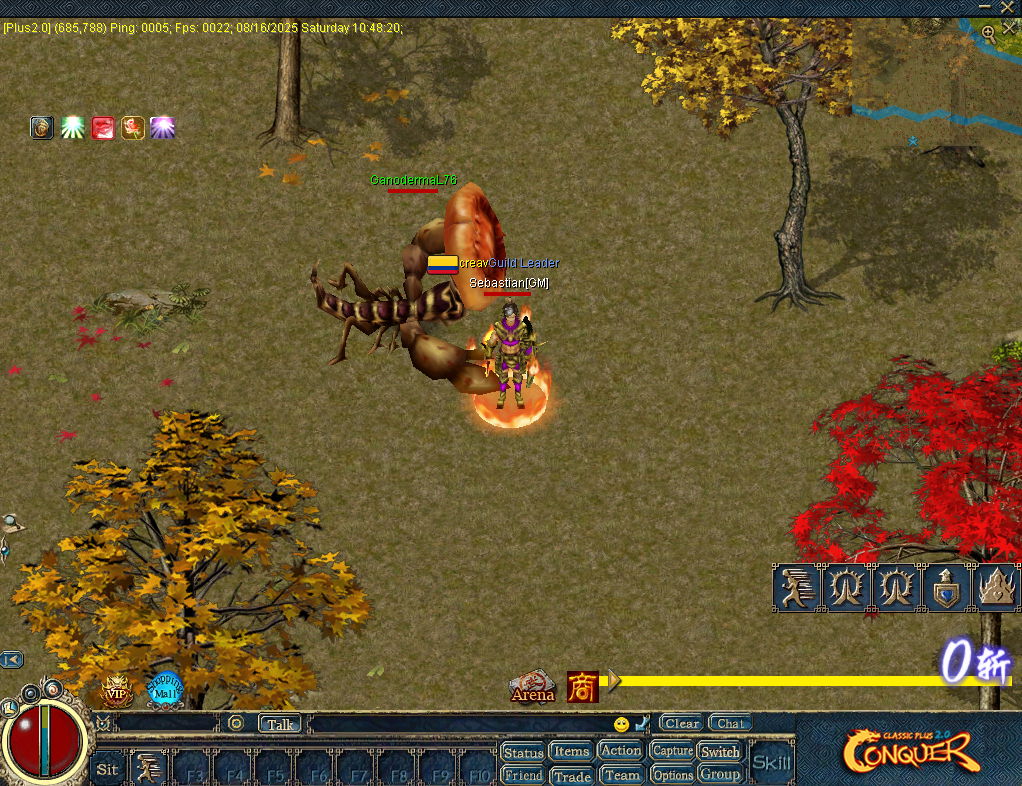Clear the chat log
Screen dimensions: 1022x786
(682, 723)
